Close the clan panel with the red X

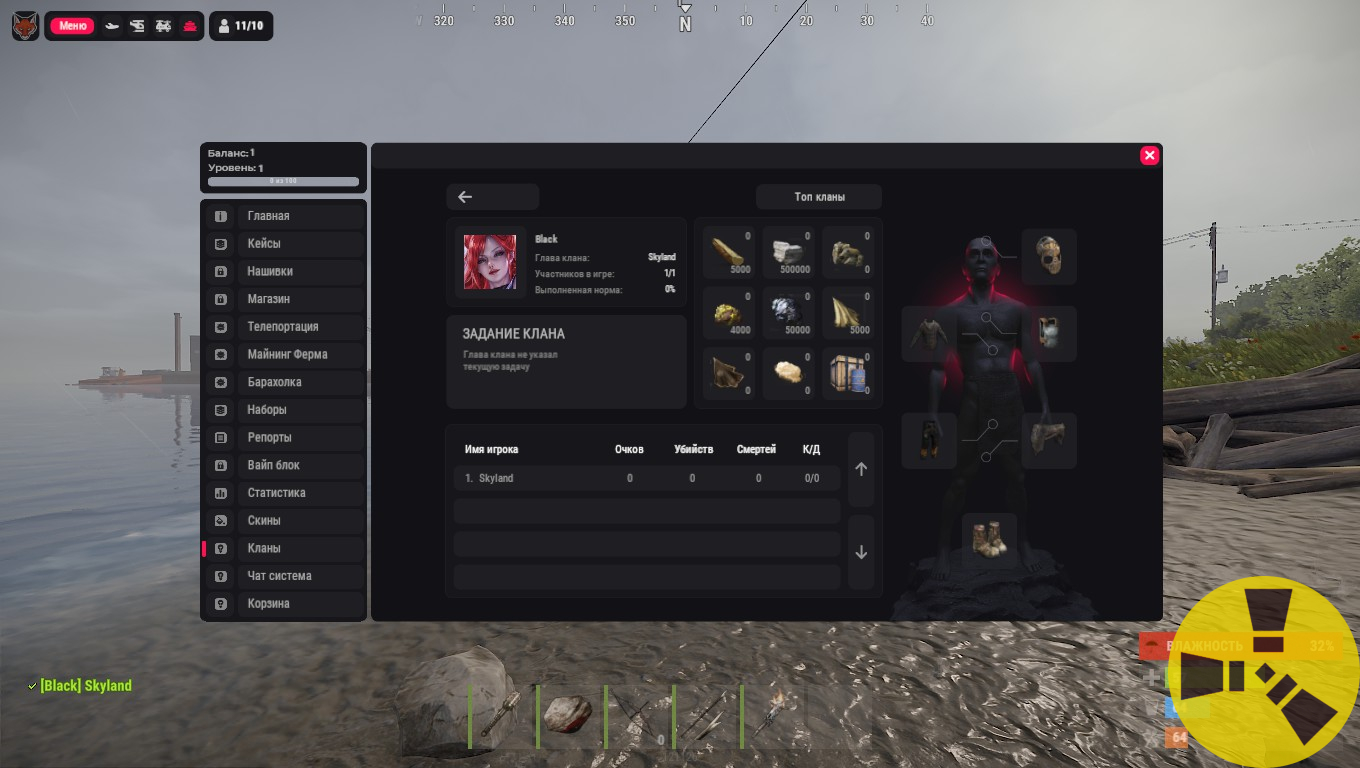coord(1149,155)
